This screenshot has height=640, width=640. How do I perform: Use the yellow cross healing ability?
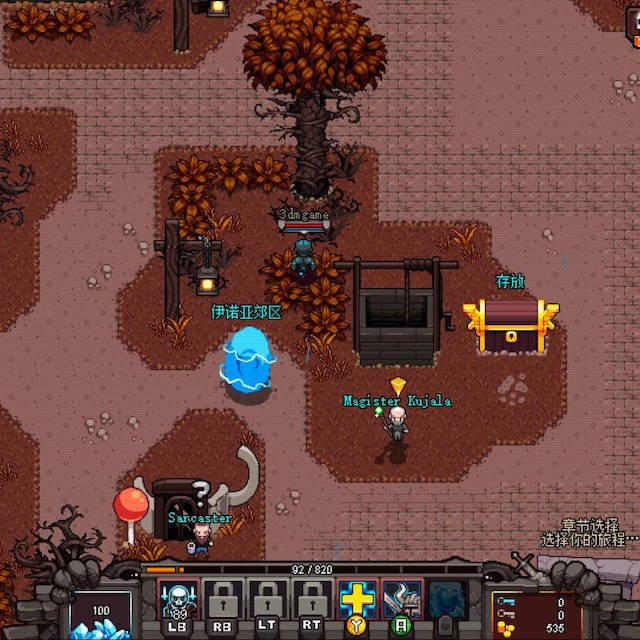click(x=355, y=598)
